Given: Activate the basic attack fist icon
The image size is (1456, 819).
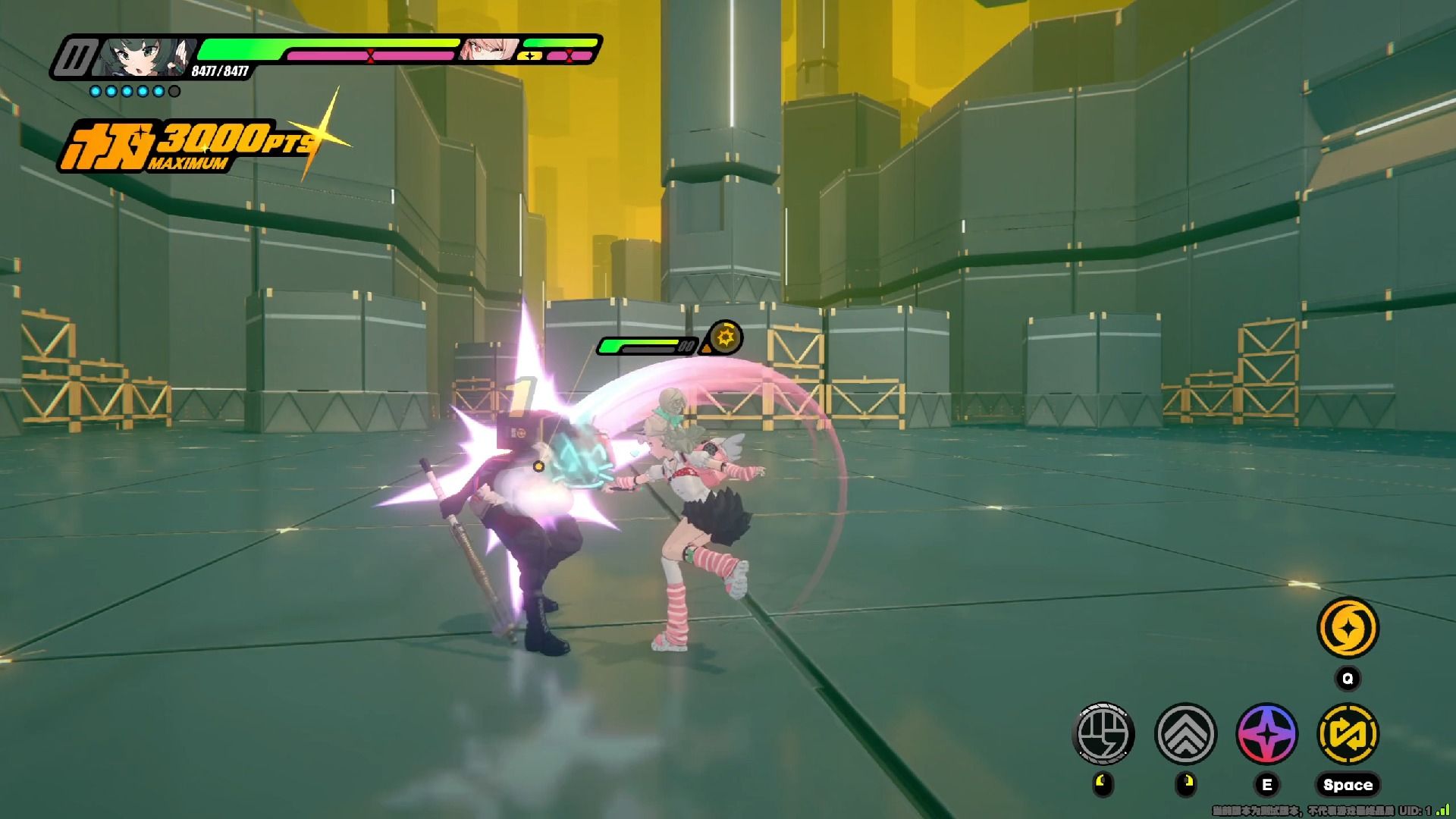Looking at the screenshot, I should (x=1103, y=733).
